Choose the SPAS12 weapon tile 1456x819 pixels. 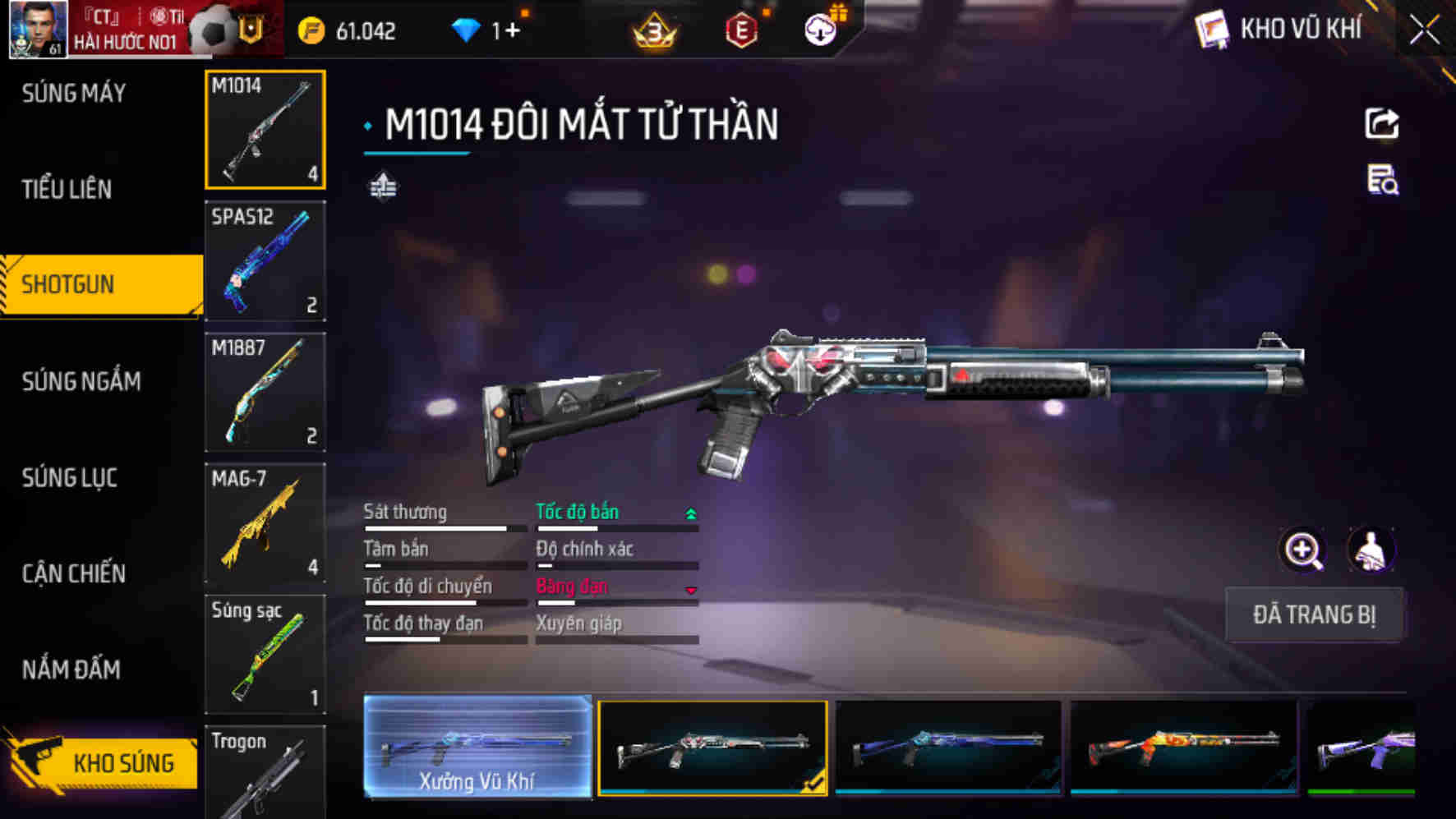click(265, 260)
